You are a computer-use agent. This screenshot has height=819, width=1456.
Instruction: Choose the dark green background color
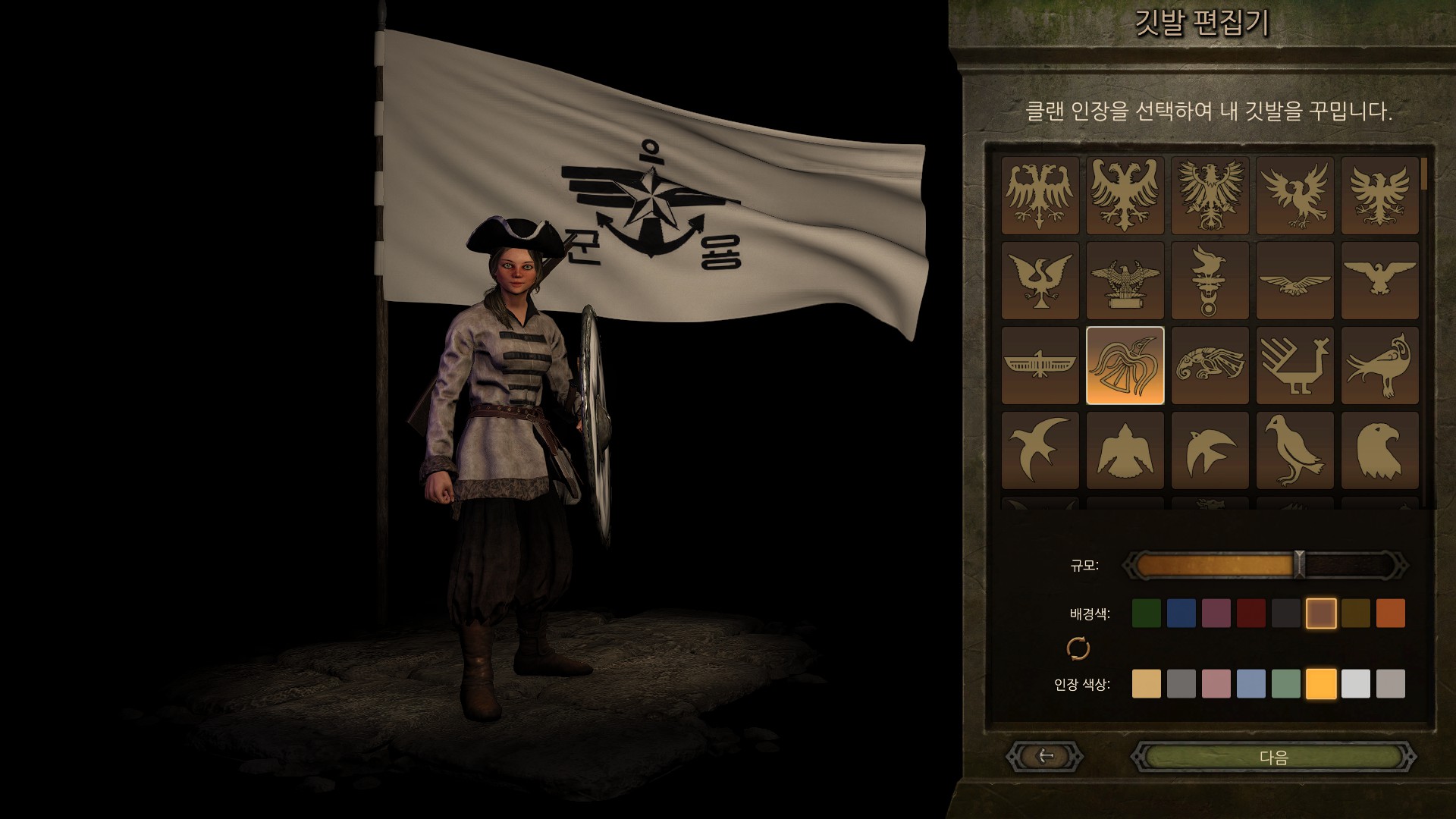(x=1146, y=613)
